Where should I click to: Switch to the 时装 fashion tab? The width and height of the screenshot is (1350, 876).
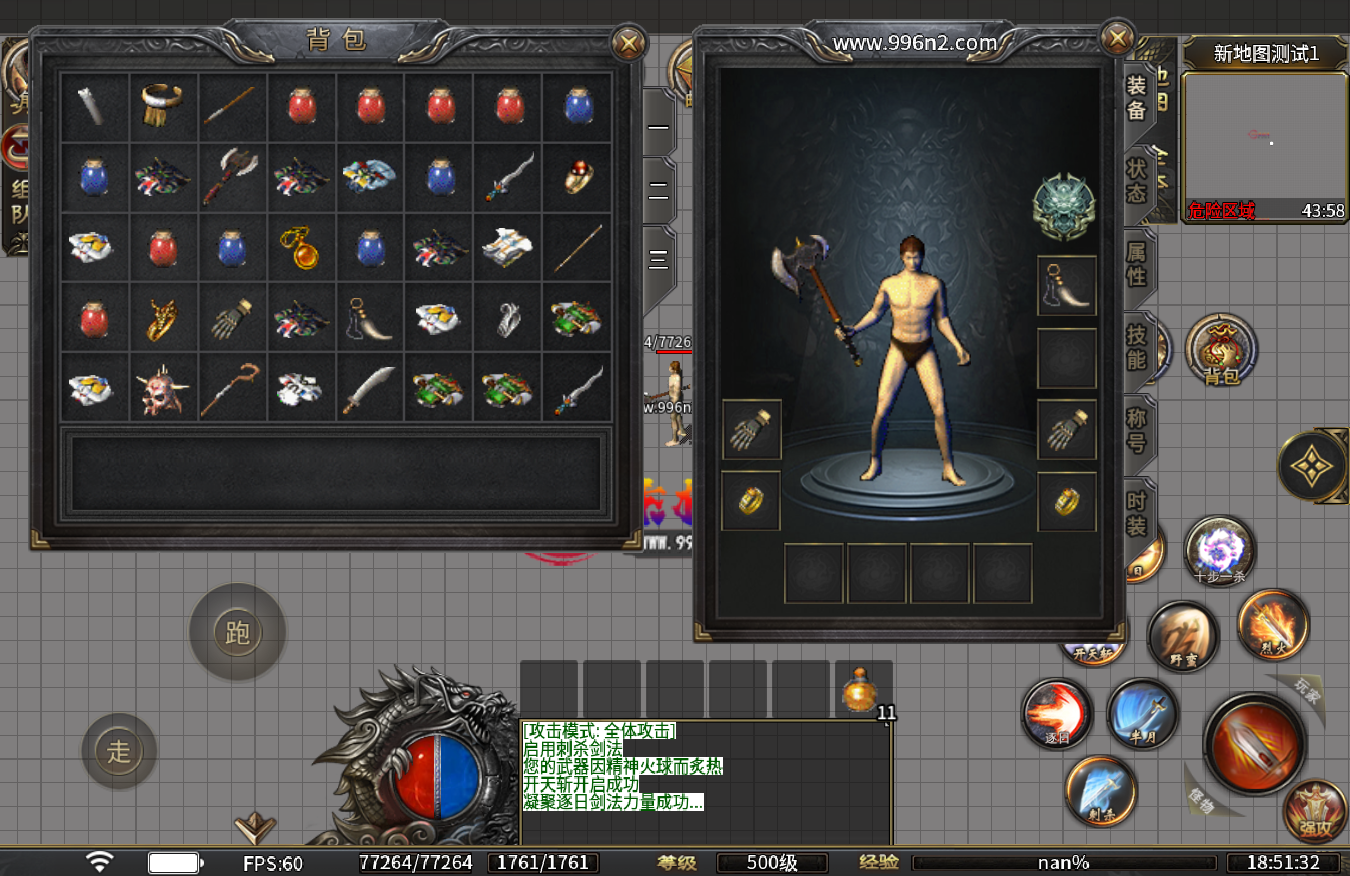(1137, 513)
